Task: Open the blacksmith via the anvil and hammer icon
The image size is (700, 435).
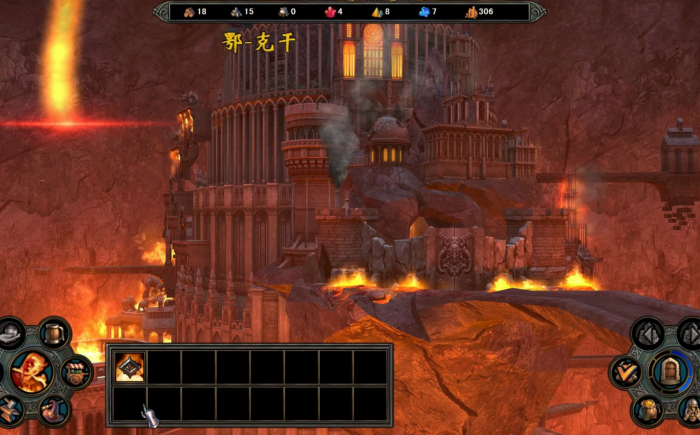Action: coord(9,409)
